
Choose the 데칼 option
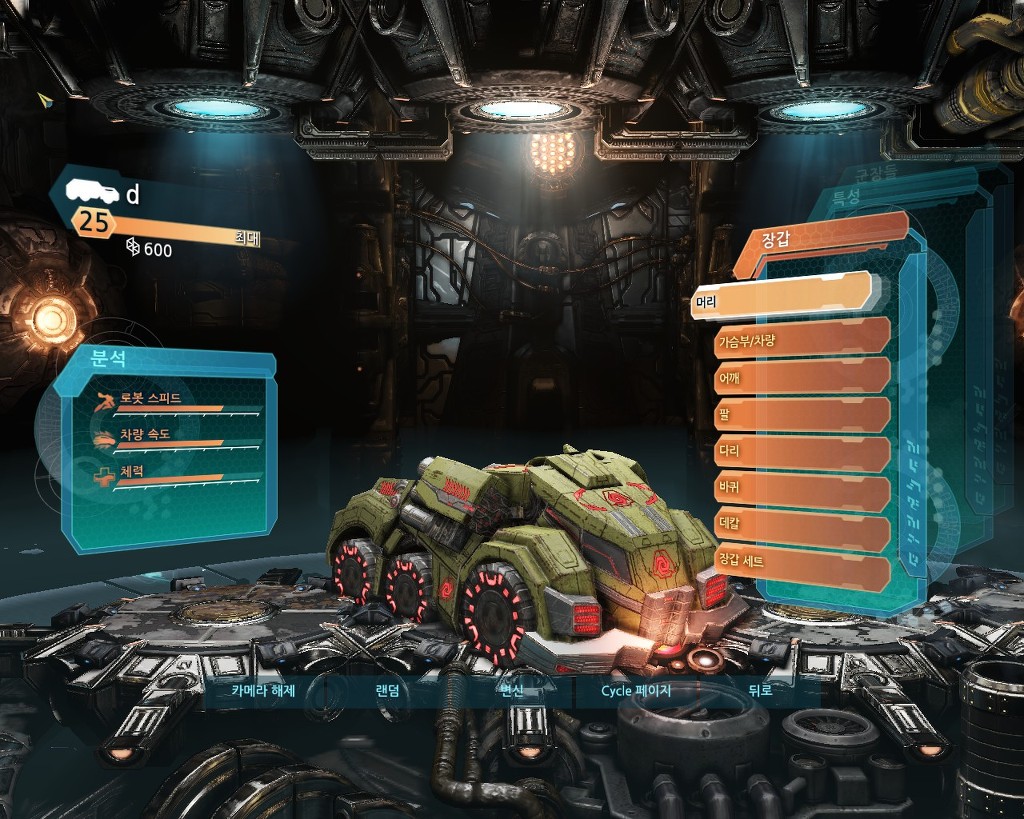pyautogui.click(x=802, y=531)
